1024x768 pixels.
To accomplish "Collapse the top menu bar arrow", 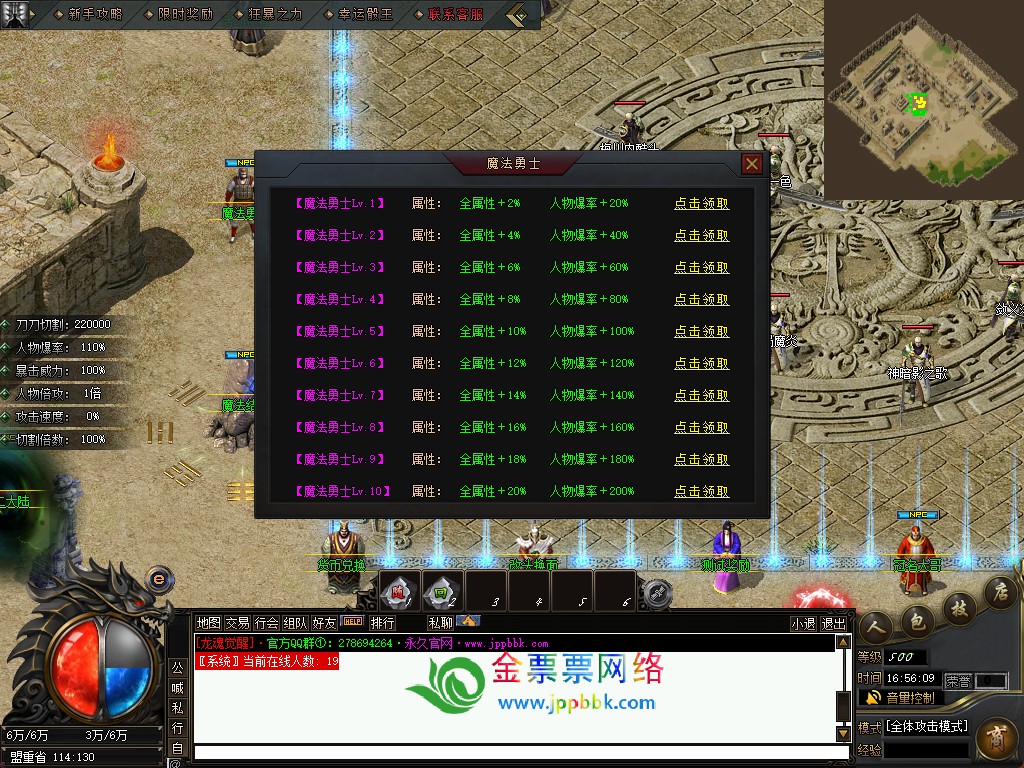I will [518, 15].
